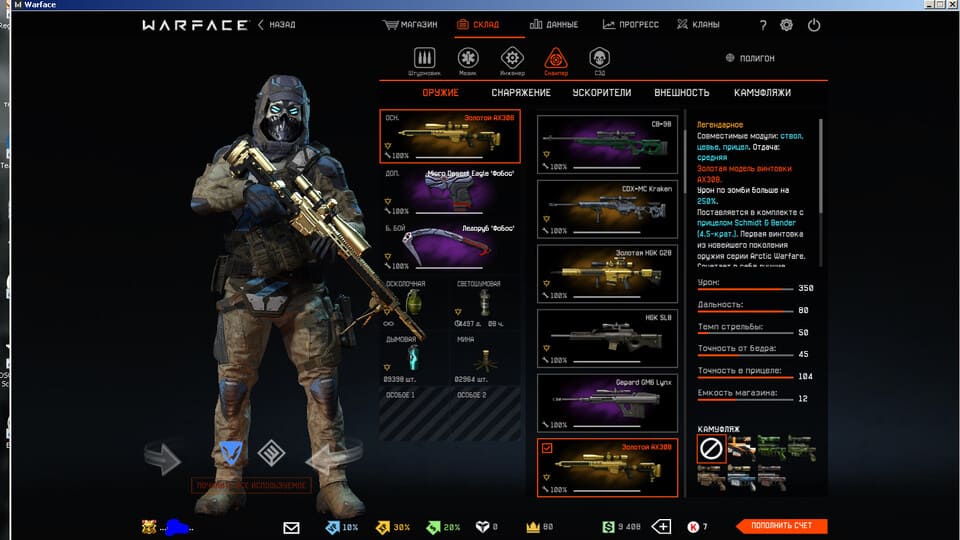Viewport: 960px width, 540px height.
Task: Click the power quit icon
Action: tap(814, 25)
